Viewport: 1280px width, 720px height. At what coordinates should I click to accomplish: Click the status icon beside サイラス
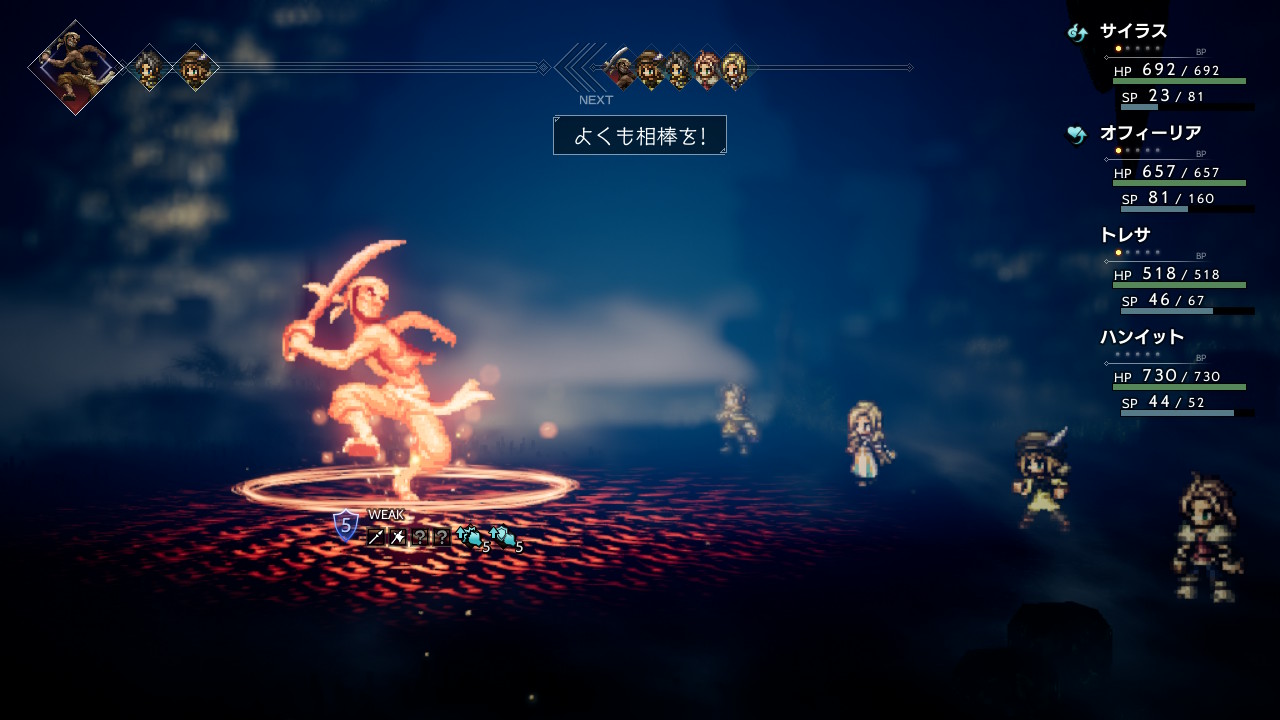[x=1077, y=32]
